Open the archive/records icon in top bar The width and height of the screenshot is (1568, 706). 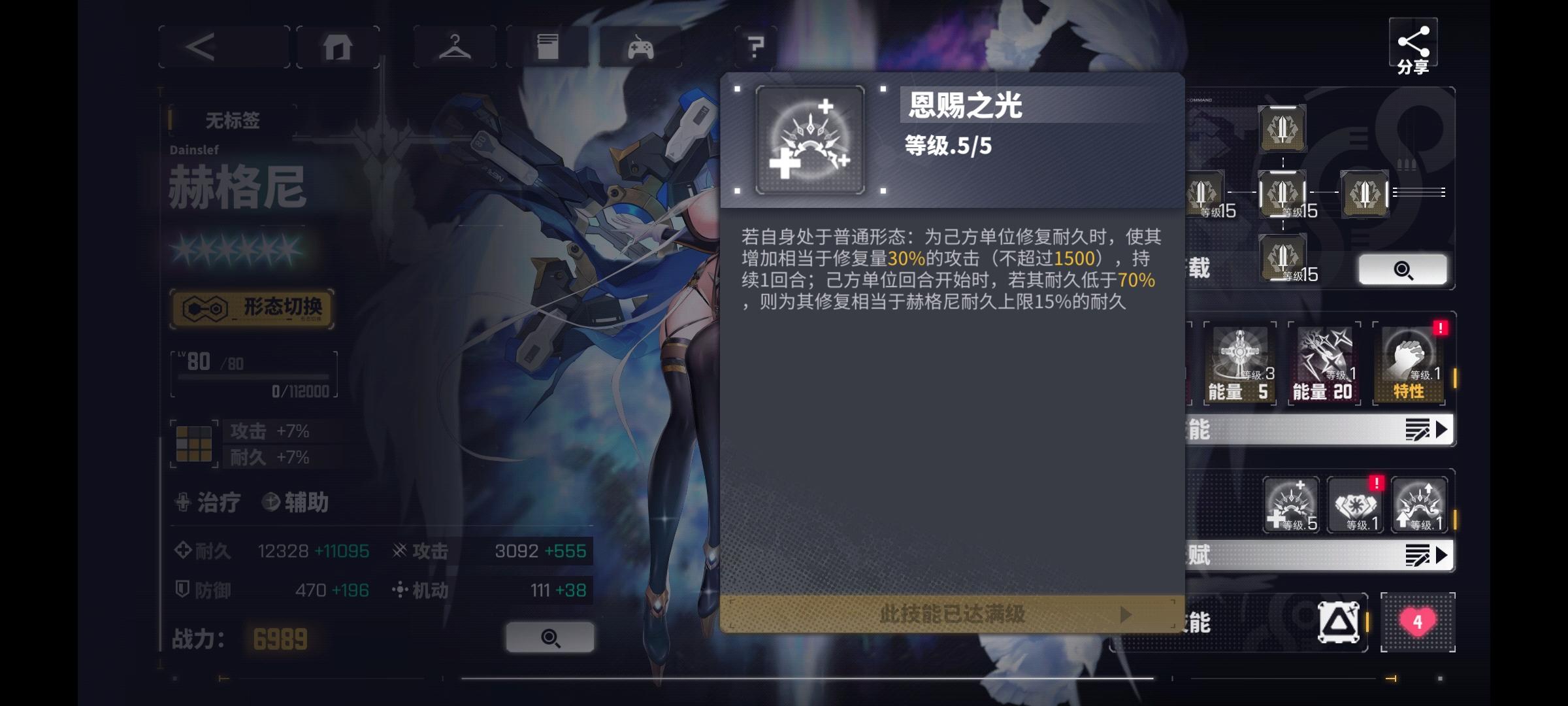click(547, 46)
